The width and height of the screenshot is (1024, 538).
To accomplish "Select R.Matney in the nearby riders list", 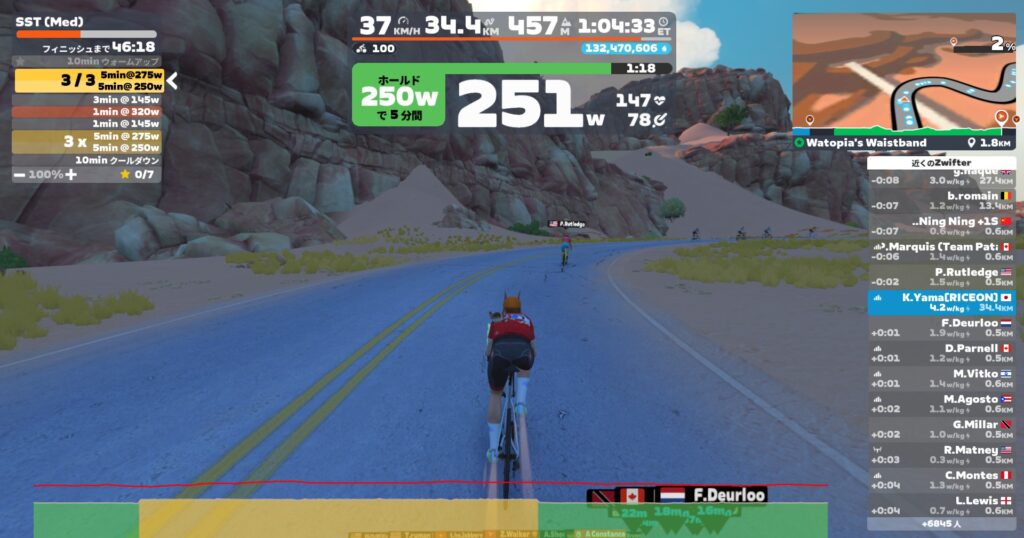I will [941, 455].
